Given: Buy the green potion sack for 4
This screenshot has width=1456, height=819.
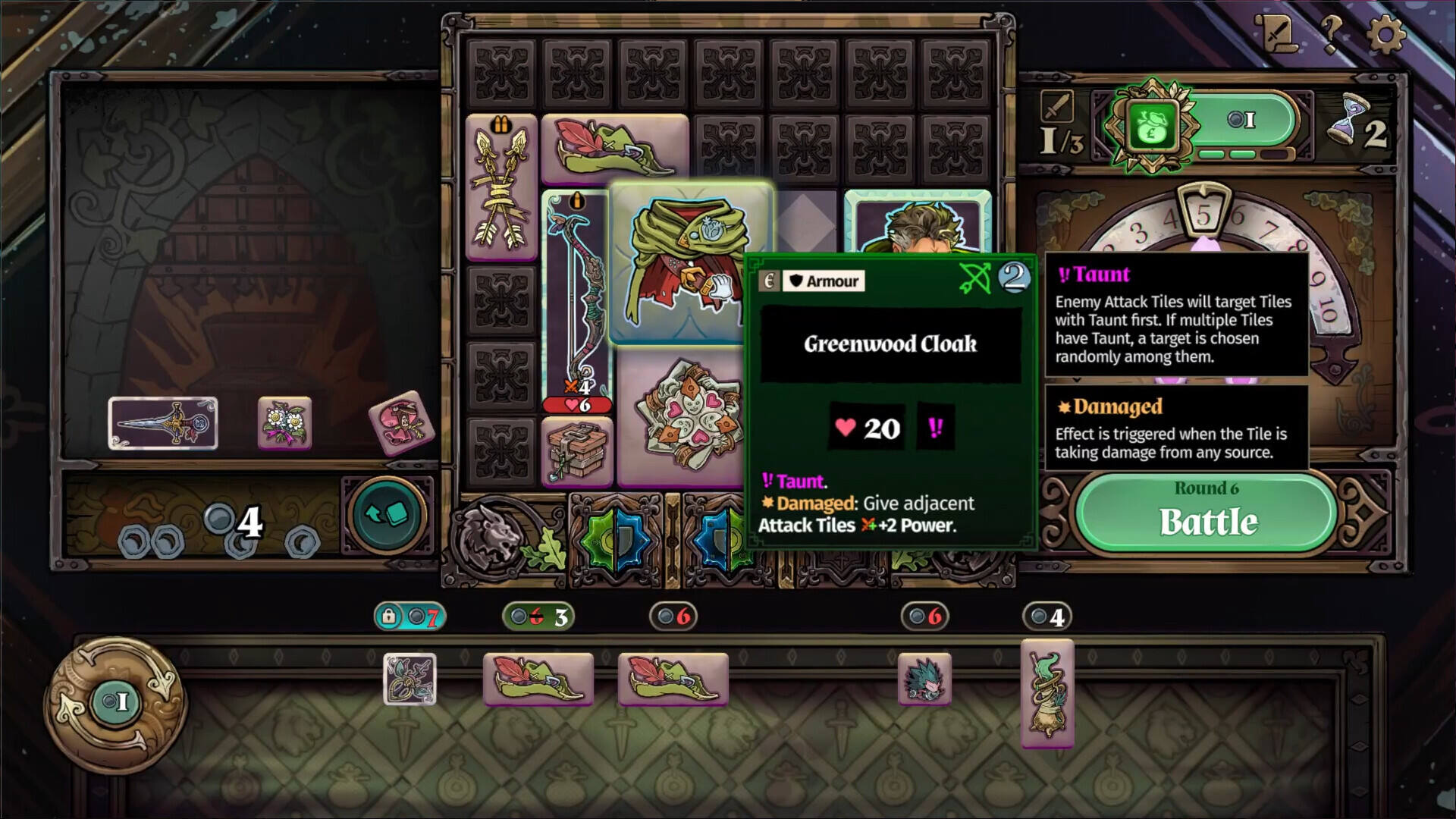Looking at the screenshot, I should pos(1046,692).
